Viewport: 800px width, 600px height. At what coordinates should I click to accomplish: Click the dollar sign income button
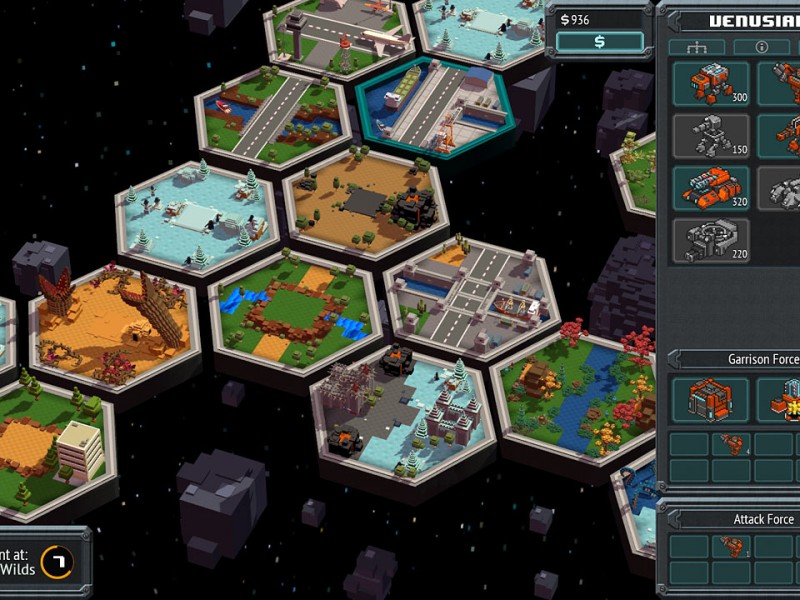(x=600, y=41)
